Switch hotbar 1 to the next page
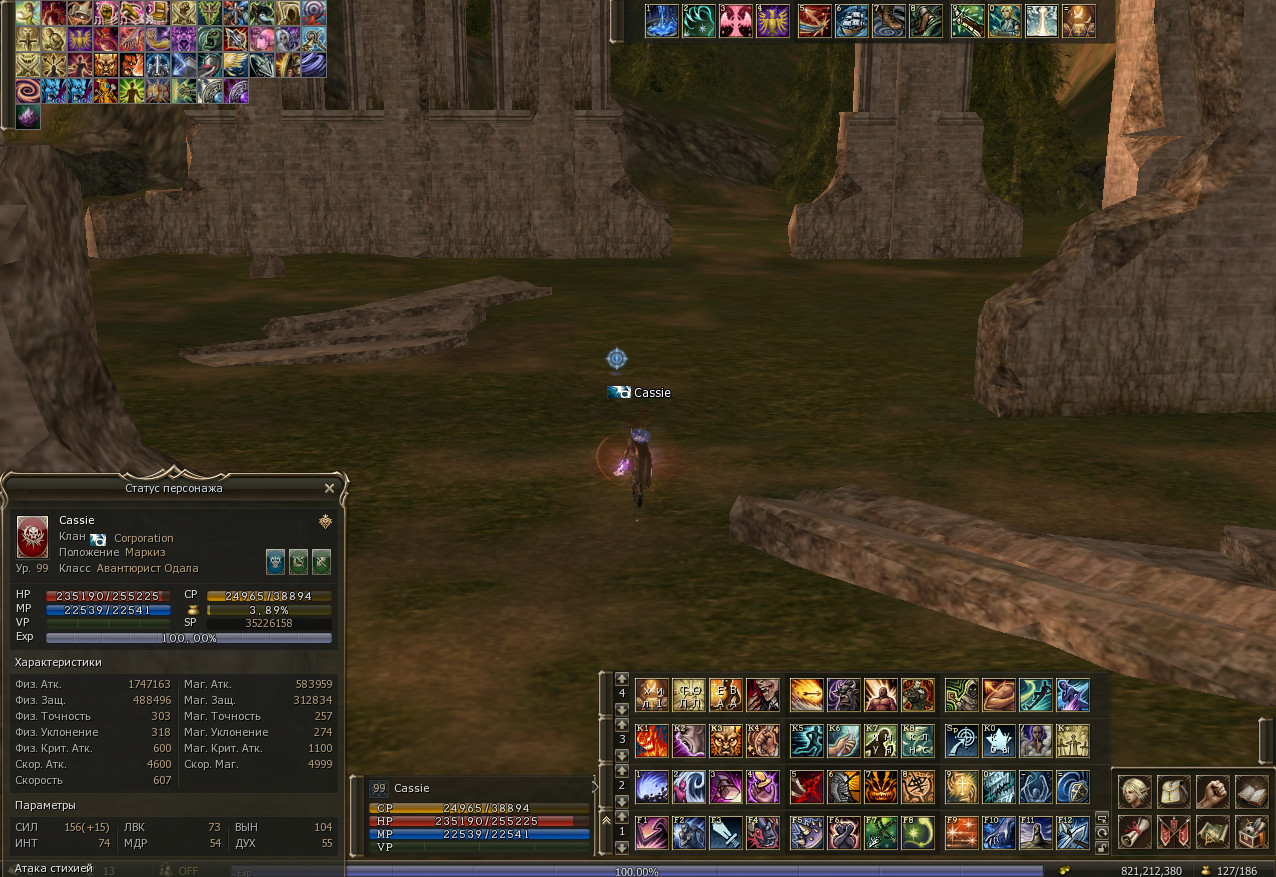Viewport: 1276px width, 877px height. [x=622, y=848]
